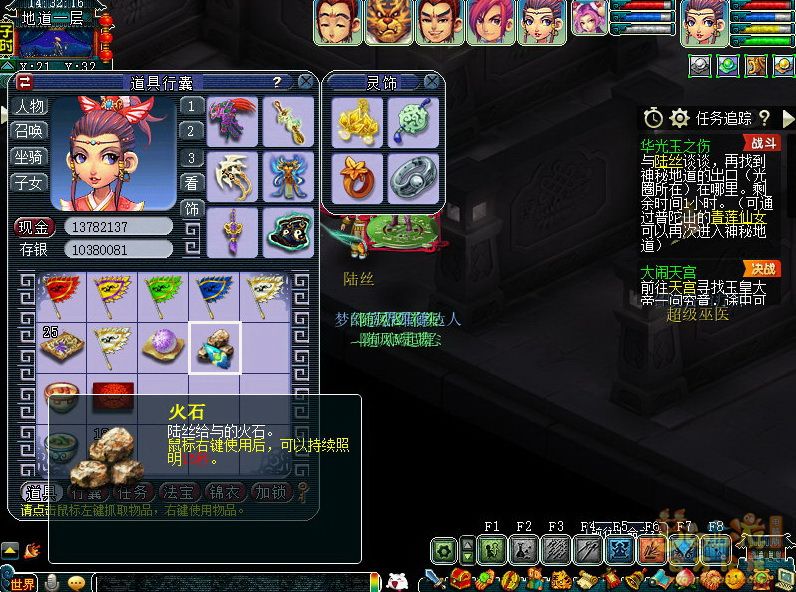796x592 pixels.
Task: Click the 看 view button
Action: (x=191, y=183)
